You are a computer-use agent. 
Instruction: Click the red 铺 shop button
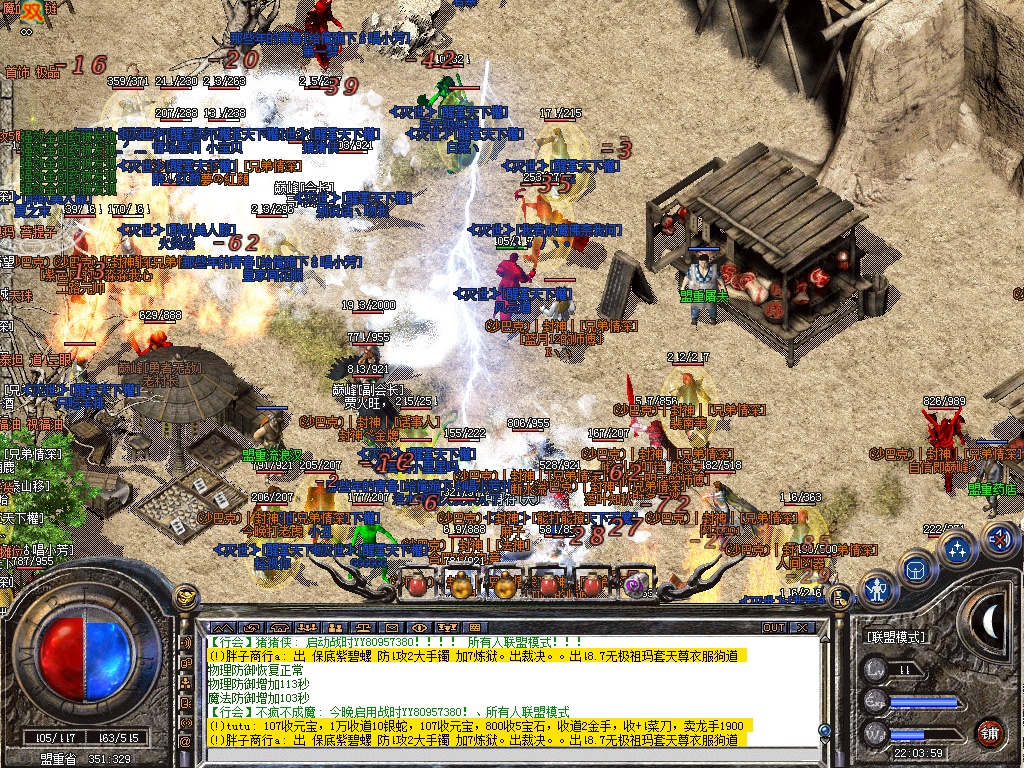tap(990, 732)
